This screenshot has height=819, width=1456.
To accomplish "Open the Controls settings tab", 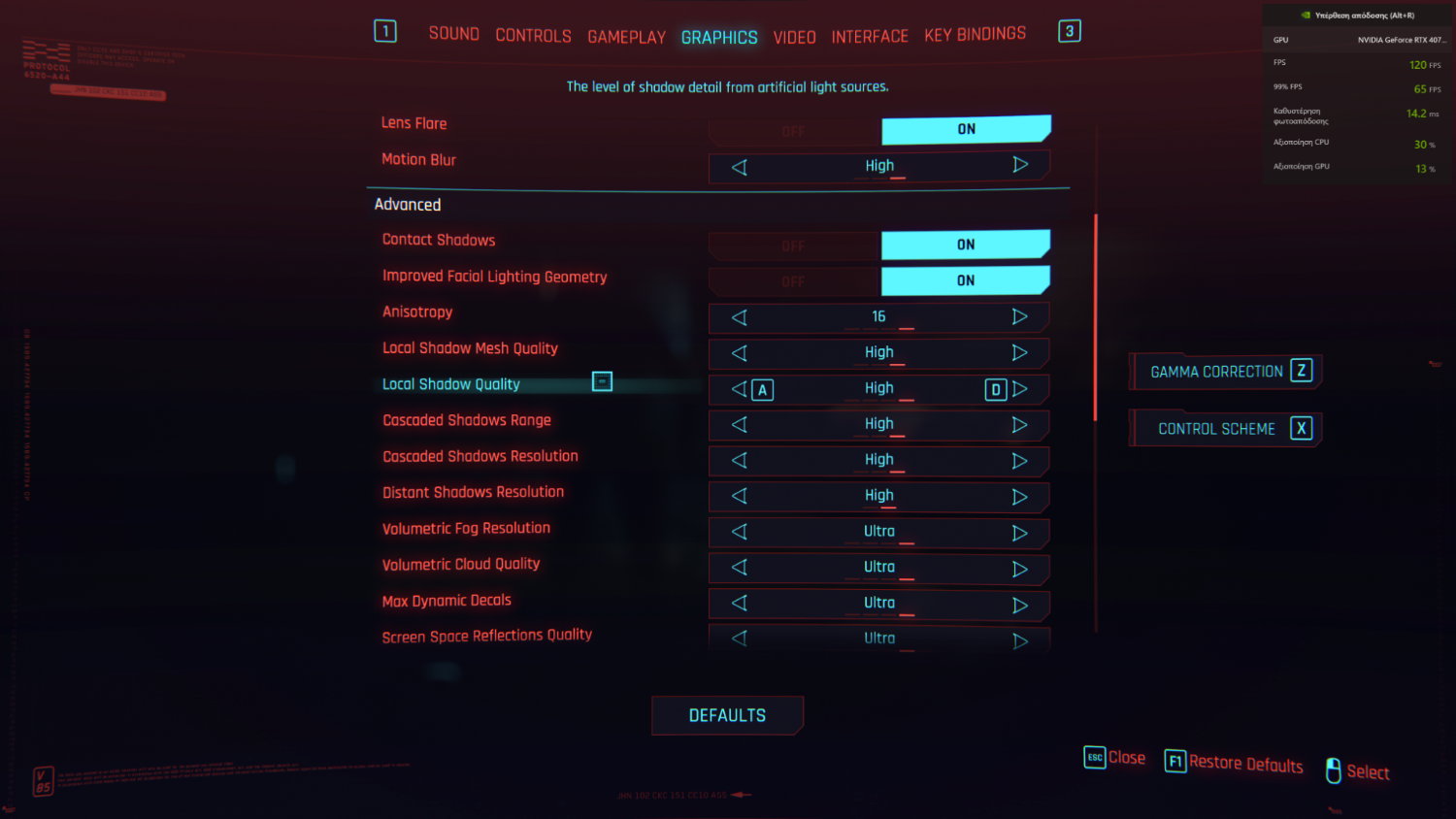I will [x=533, y=36].
